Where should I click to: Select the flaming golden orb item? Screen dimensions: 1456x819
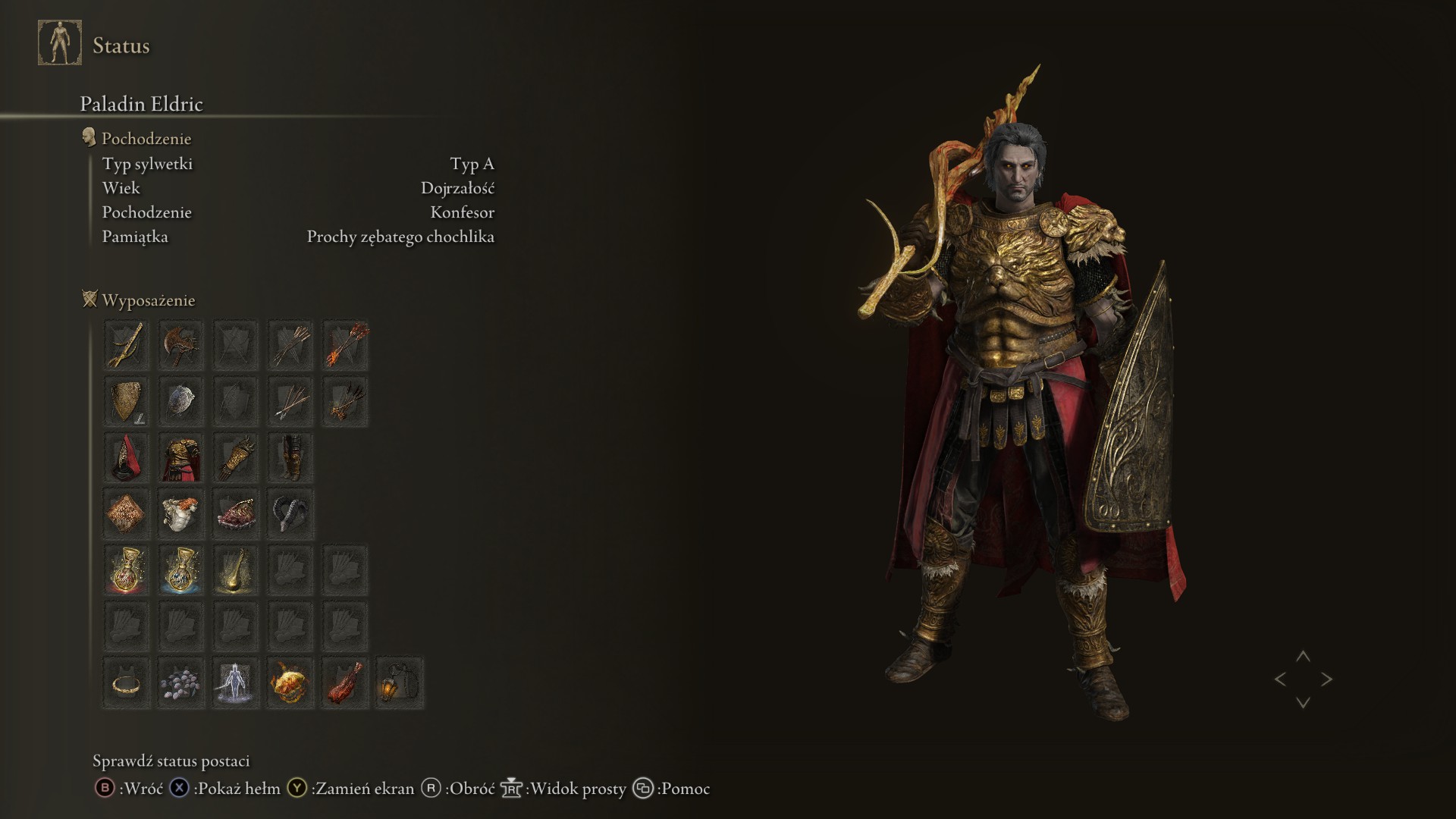[290, 682]
